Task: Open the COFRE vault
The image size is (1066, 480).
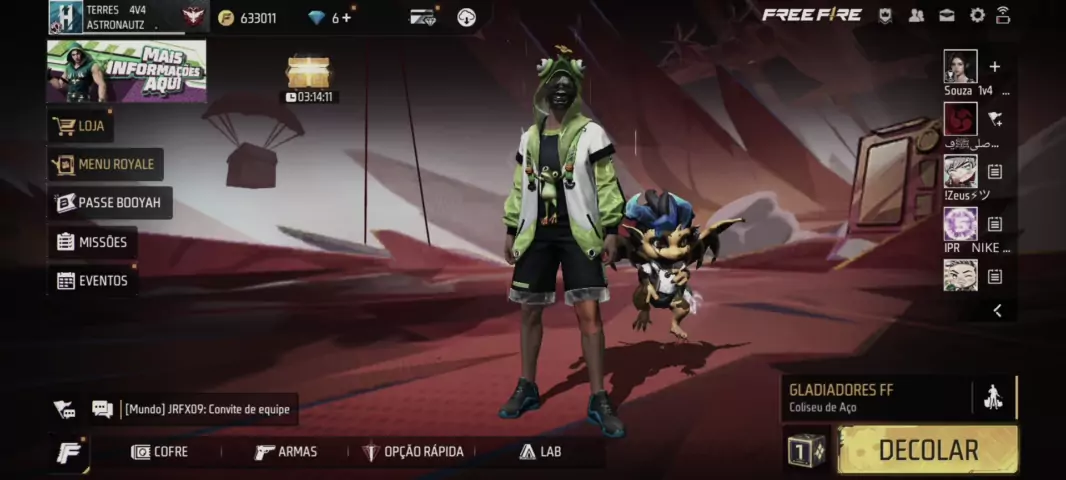Action: (160, 452)
